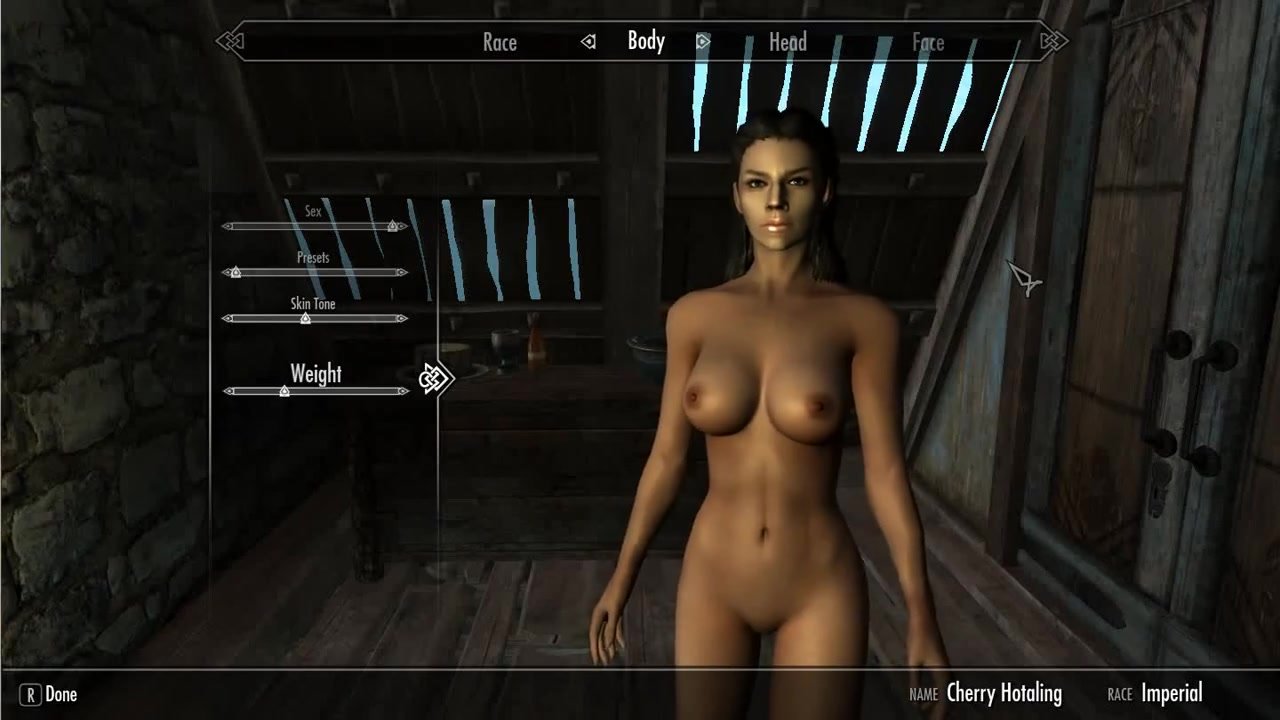
Task: Switch to the Race tab
Action: click(499, 42)
